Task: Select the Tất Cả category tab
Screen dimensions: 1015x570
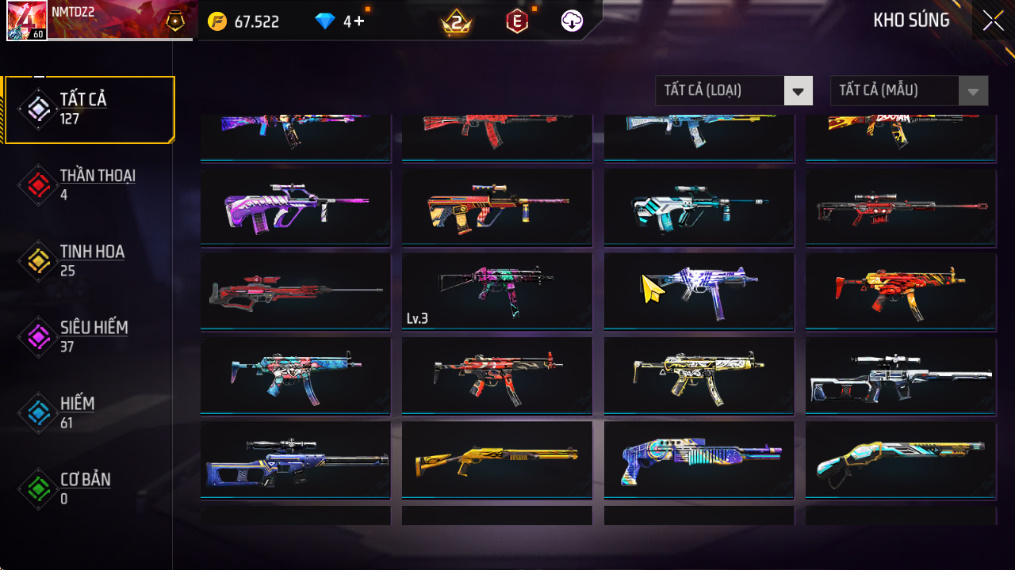Action: (90, 109)
